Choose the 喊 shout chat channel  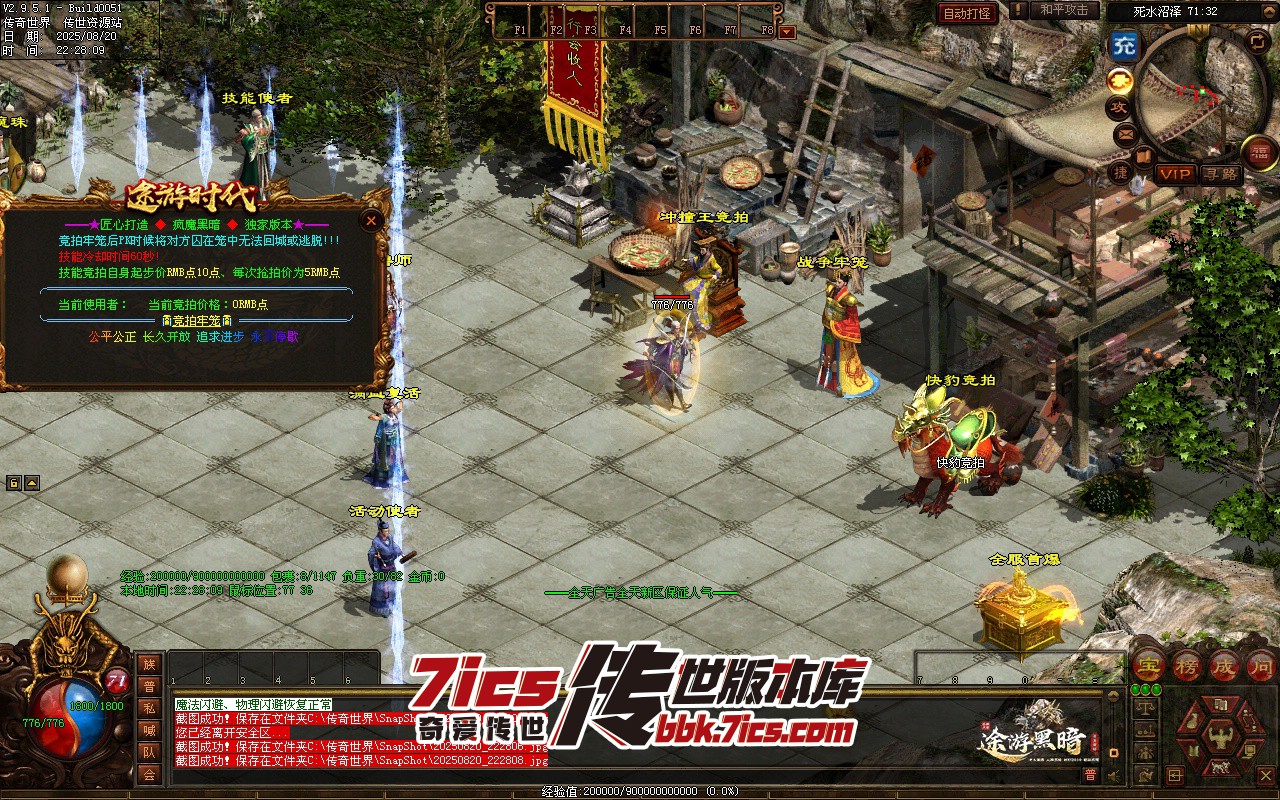(x=149, y=730)
